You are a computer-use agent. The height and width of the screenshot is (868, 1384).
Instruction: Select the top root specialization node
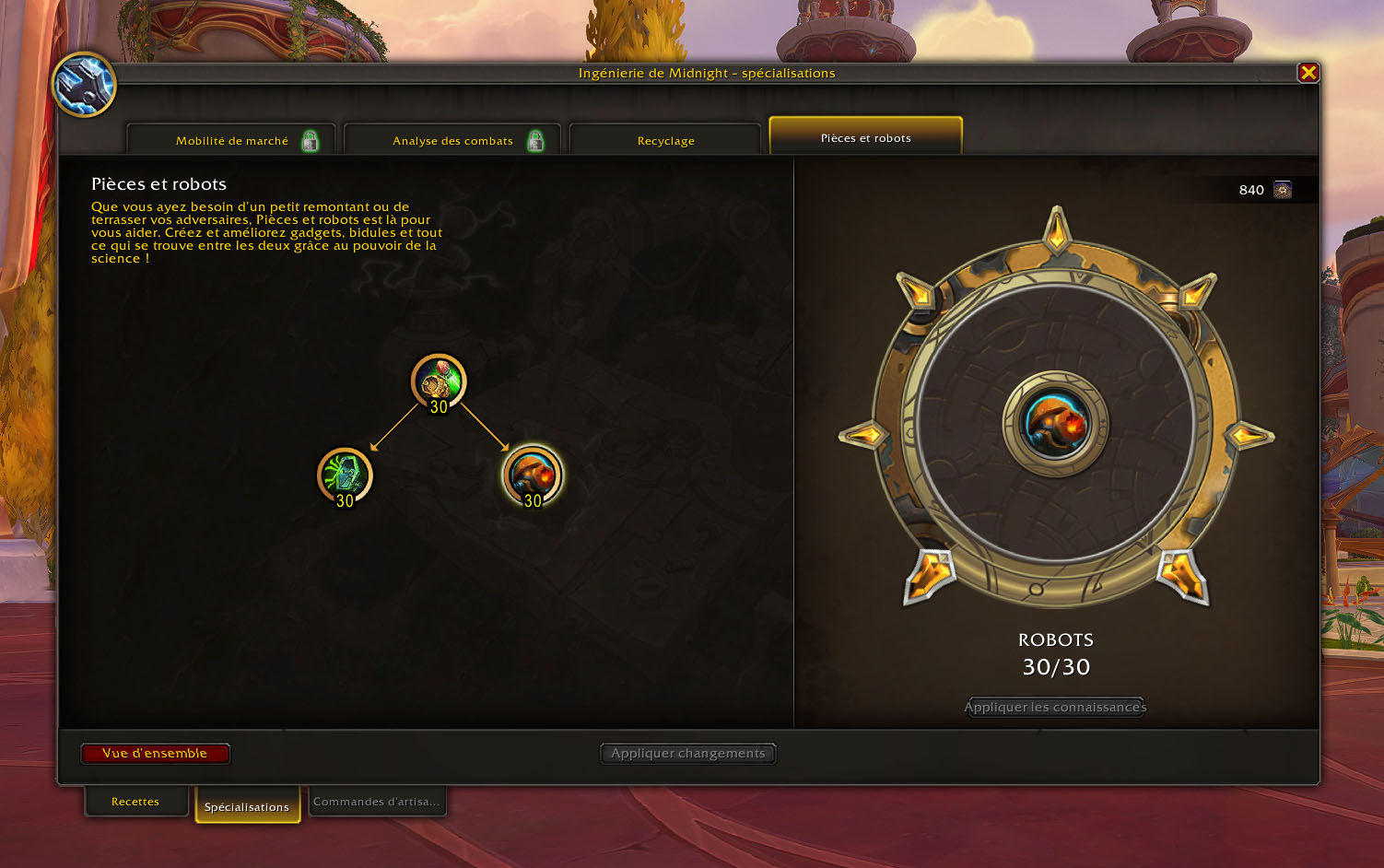(x=439, y=381)
